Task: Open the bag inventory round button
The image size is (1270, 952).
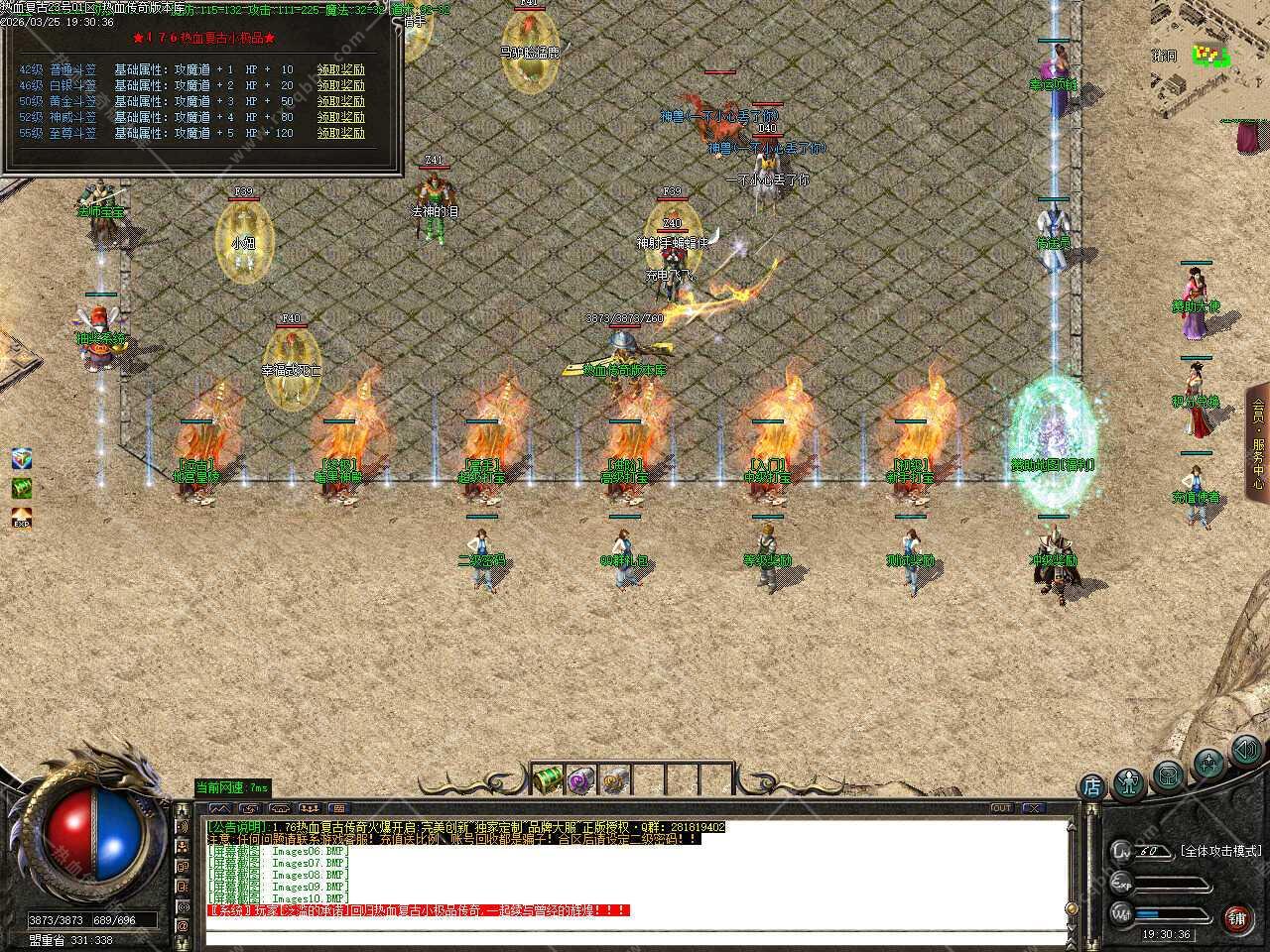Action: coord(1169,773)
